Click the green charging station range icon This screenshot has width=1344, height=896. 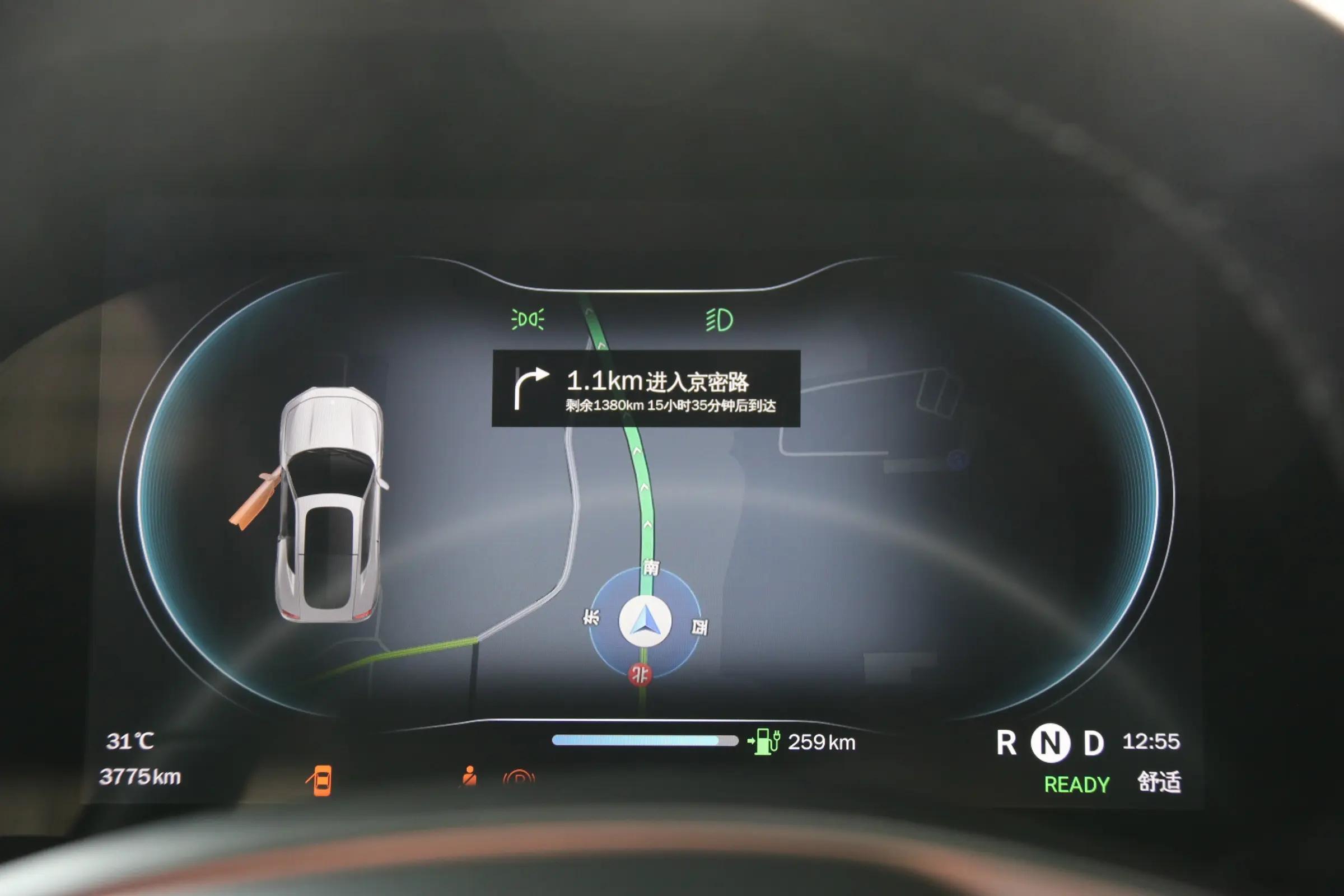tap(764, 741)
